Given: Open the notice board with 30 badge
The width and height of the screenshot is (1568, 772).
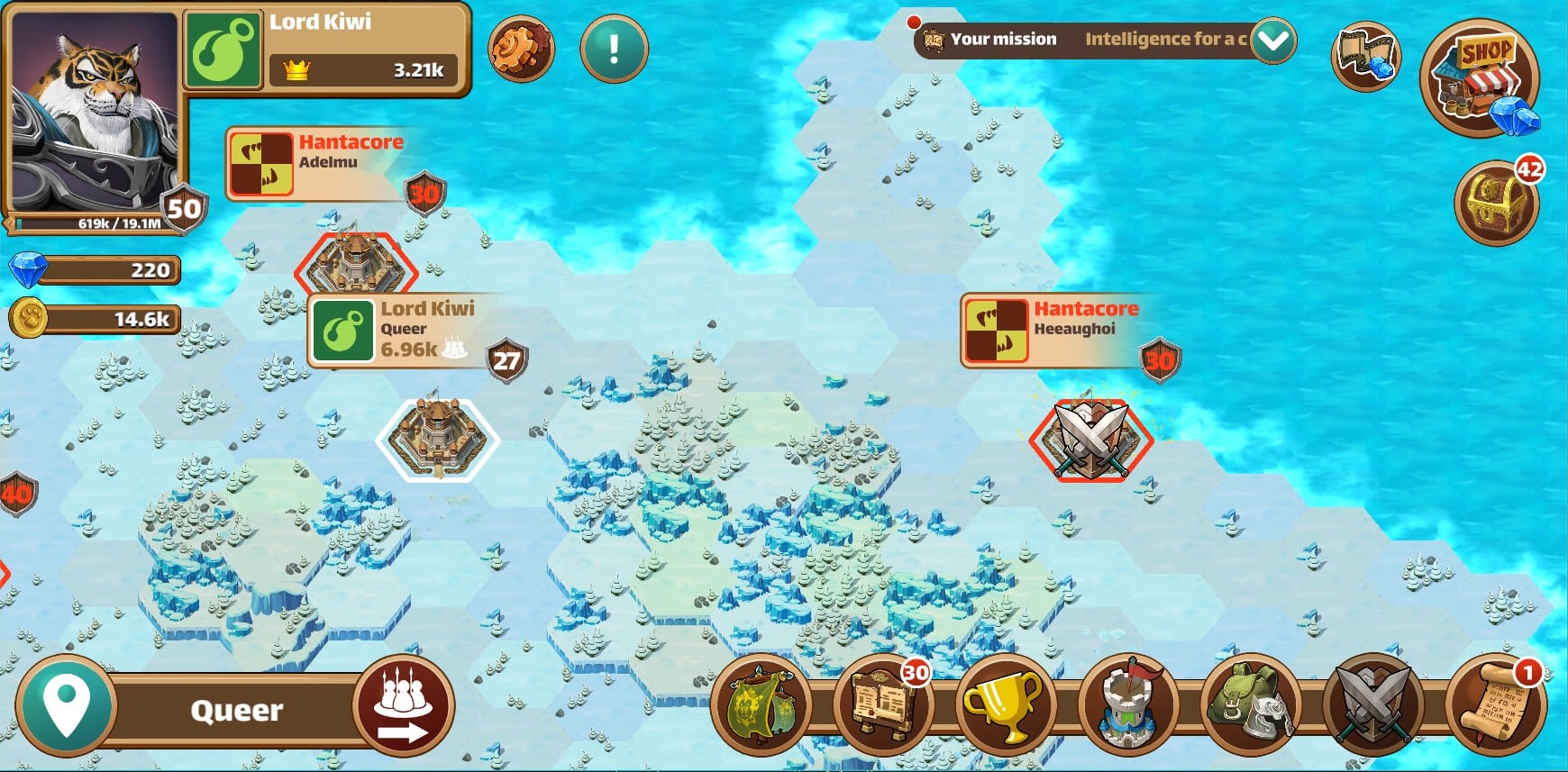Looking at the screenshot, I should [x=884, y=707].
